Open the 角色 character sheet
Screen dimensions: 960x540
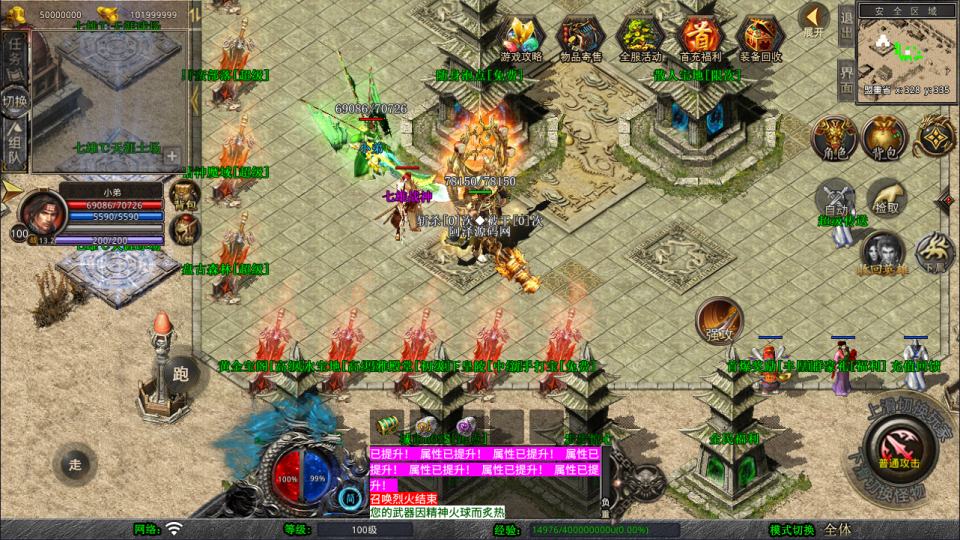pyautogui.click(x=833, y=137)
